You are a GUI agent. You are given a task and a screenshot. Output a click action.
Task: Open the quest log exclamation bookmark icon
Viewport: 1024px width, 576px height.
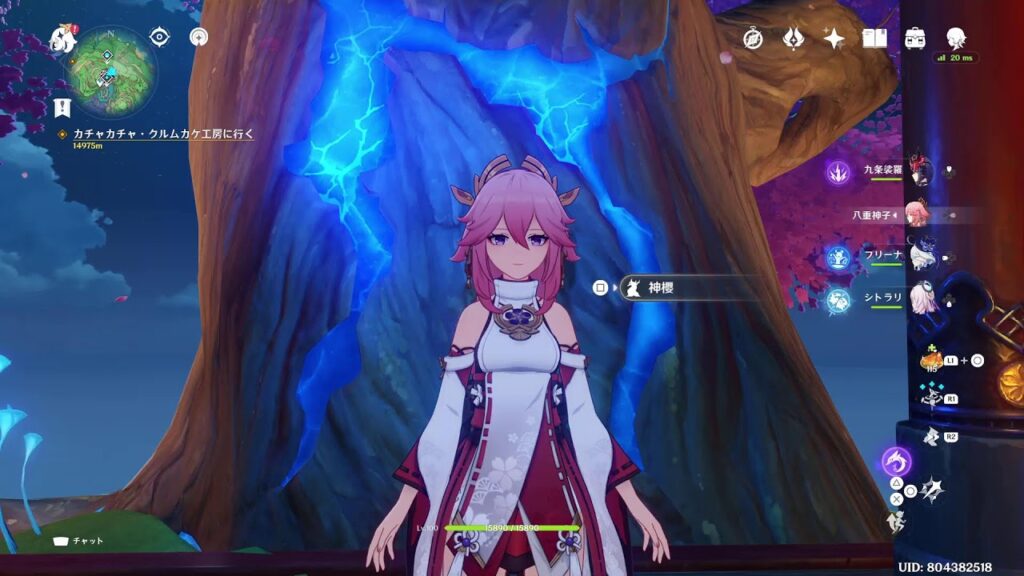62,106
